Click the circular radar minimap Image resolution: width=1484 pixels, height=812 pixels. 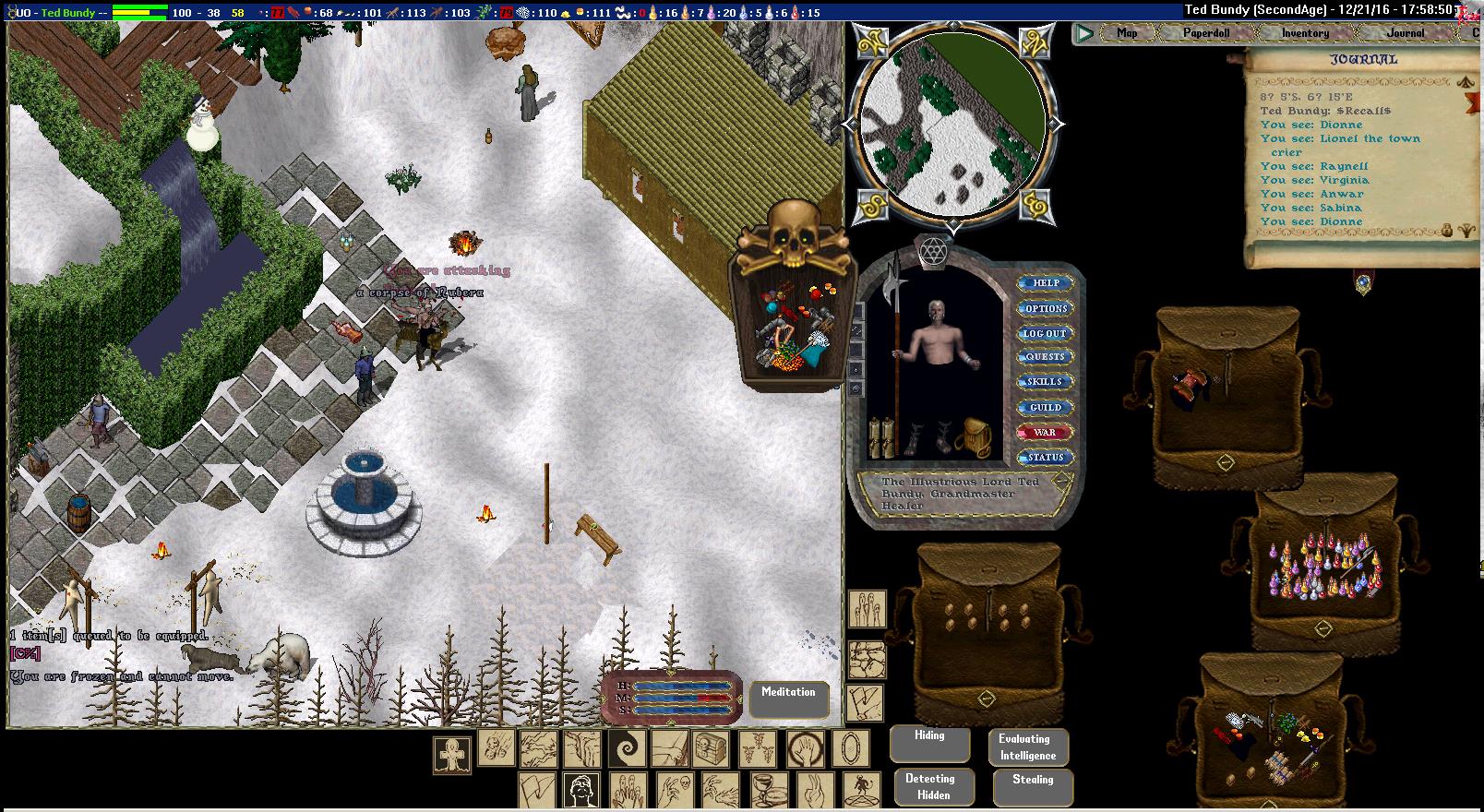tap(952, 124)
